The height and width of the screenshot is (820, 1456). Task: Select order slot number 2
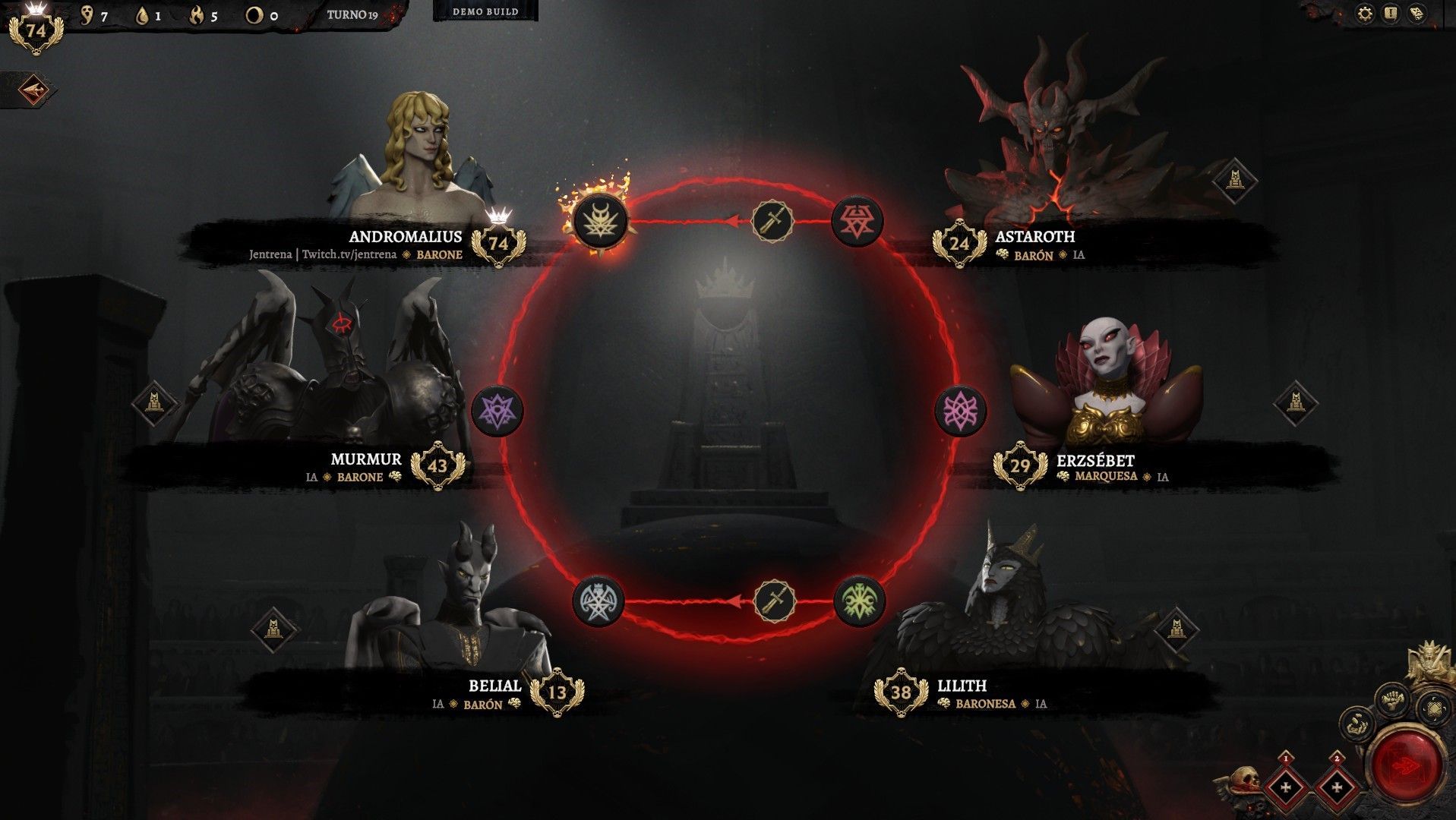point(1337,787)
